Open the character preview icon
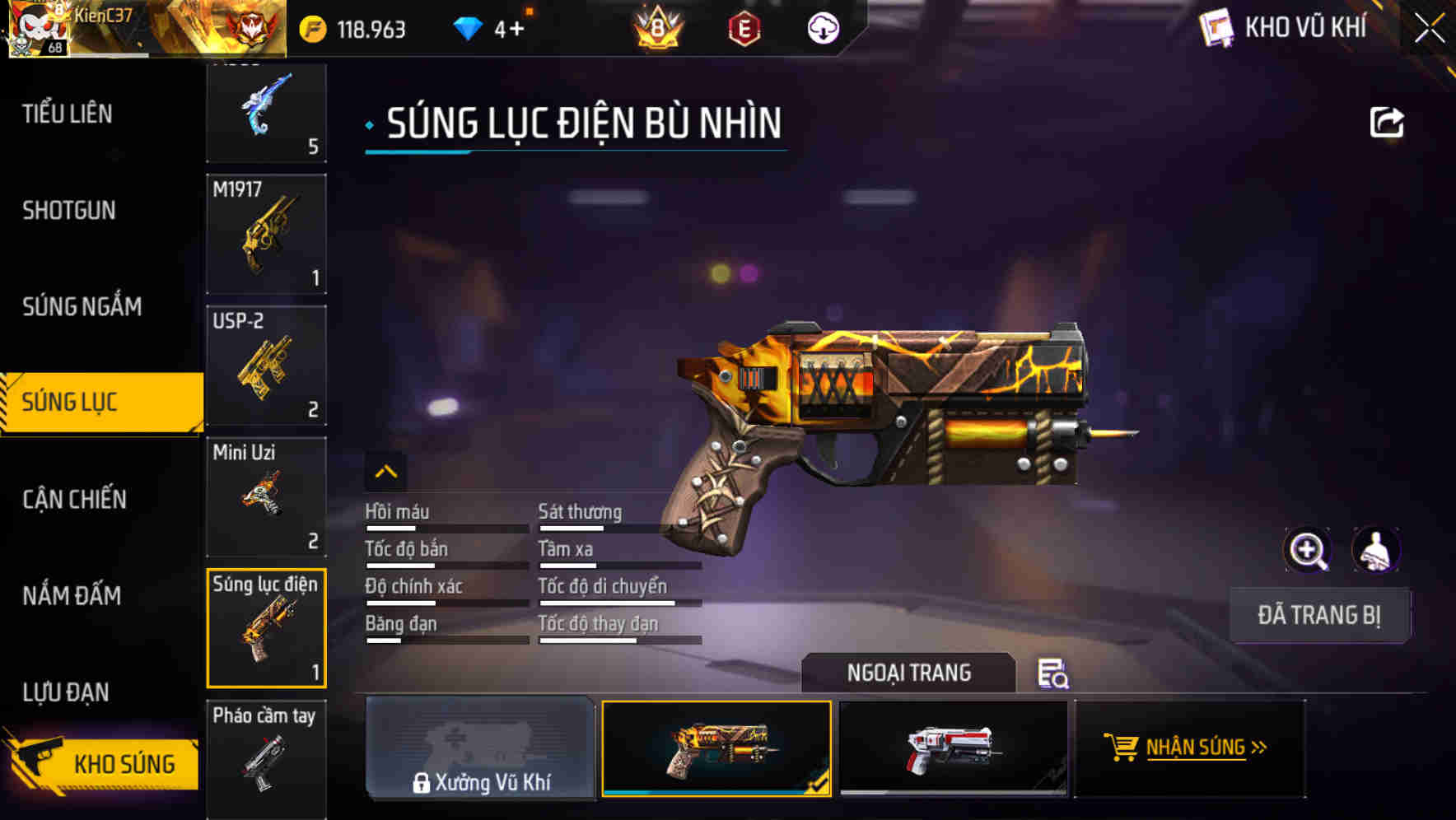 (x=1375, y=549)
